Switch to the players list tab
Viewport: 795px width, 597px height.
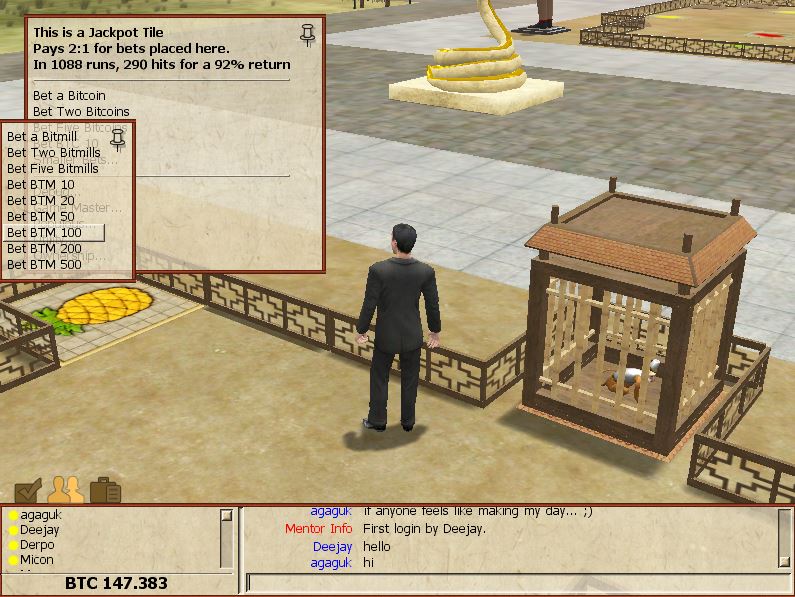pos(65,489)
